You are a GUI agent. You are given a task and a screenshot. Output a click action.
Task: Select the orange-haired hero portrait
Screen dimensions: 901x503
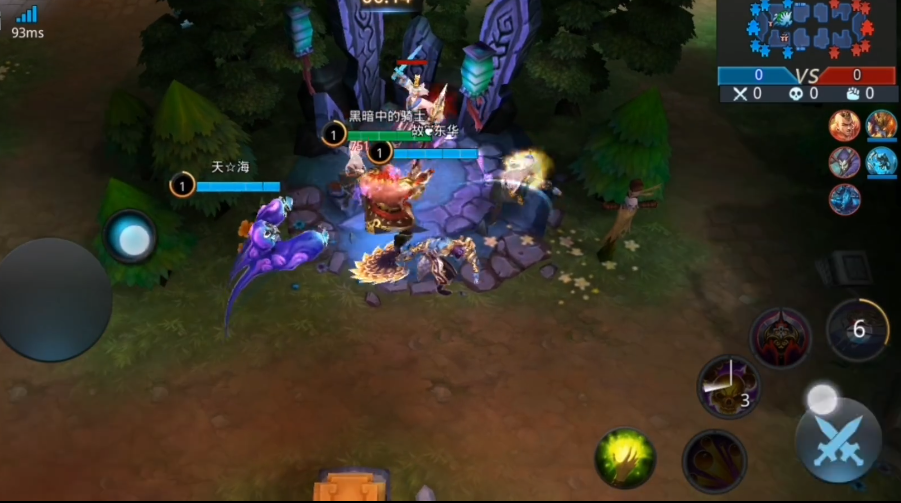[845, 125]
